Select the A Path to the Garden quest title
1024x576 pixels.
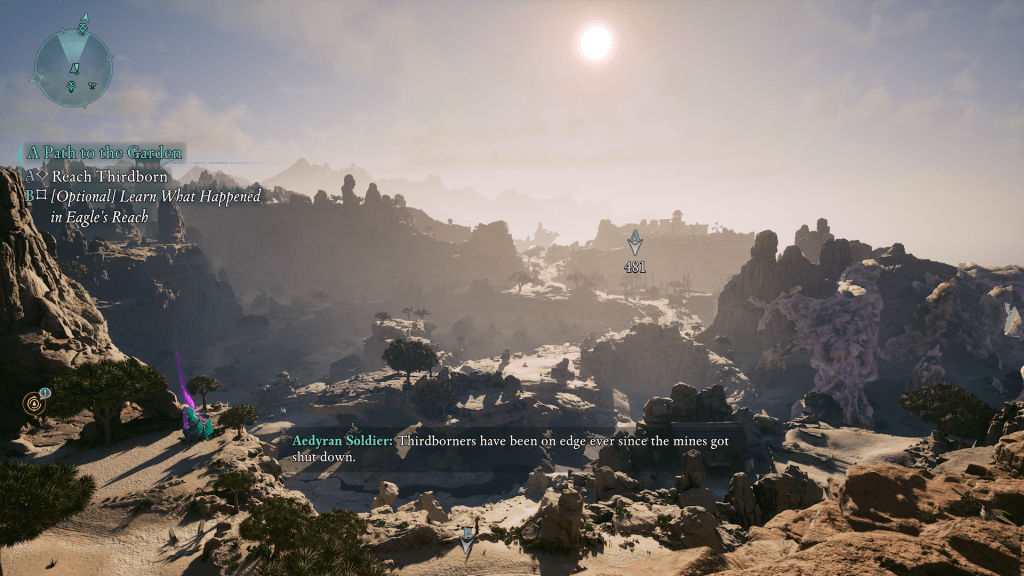click(x=104, y=153)
